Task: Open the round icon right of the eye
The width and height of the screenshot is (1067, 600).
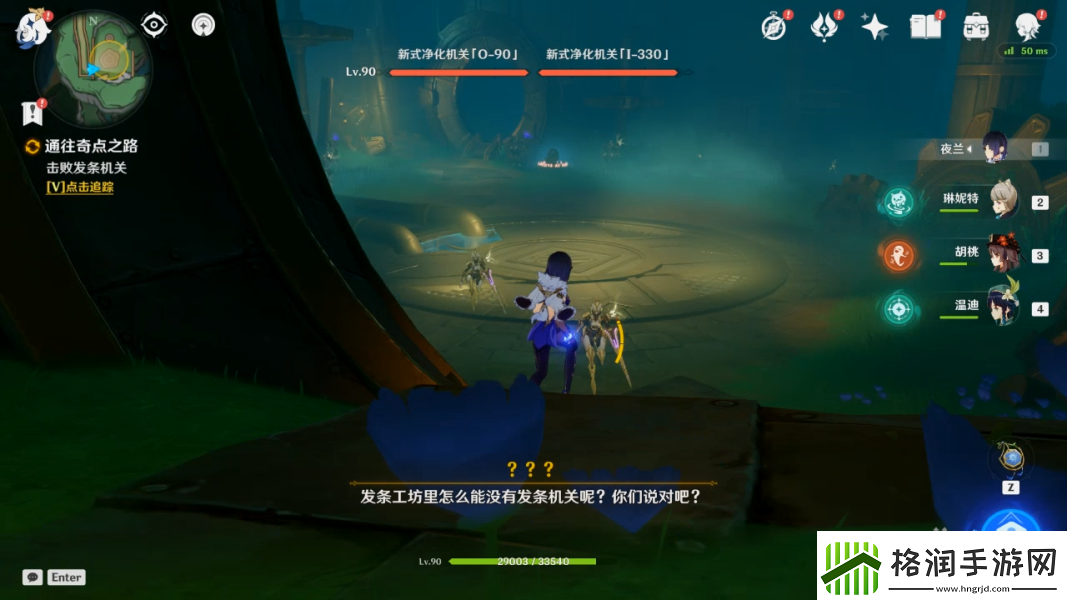Action: [204, 24]
